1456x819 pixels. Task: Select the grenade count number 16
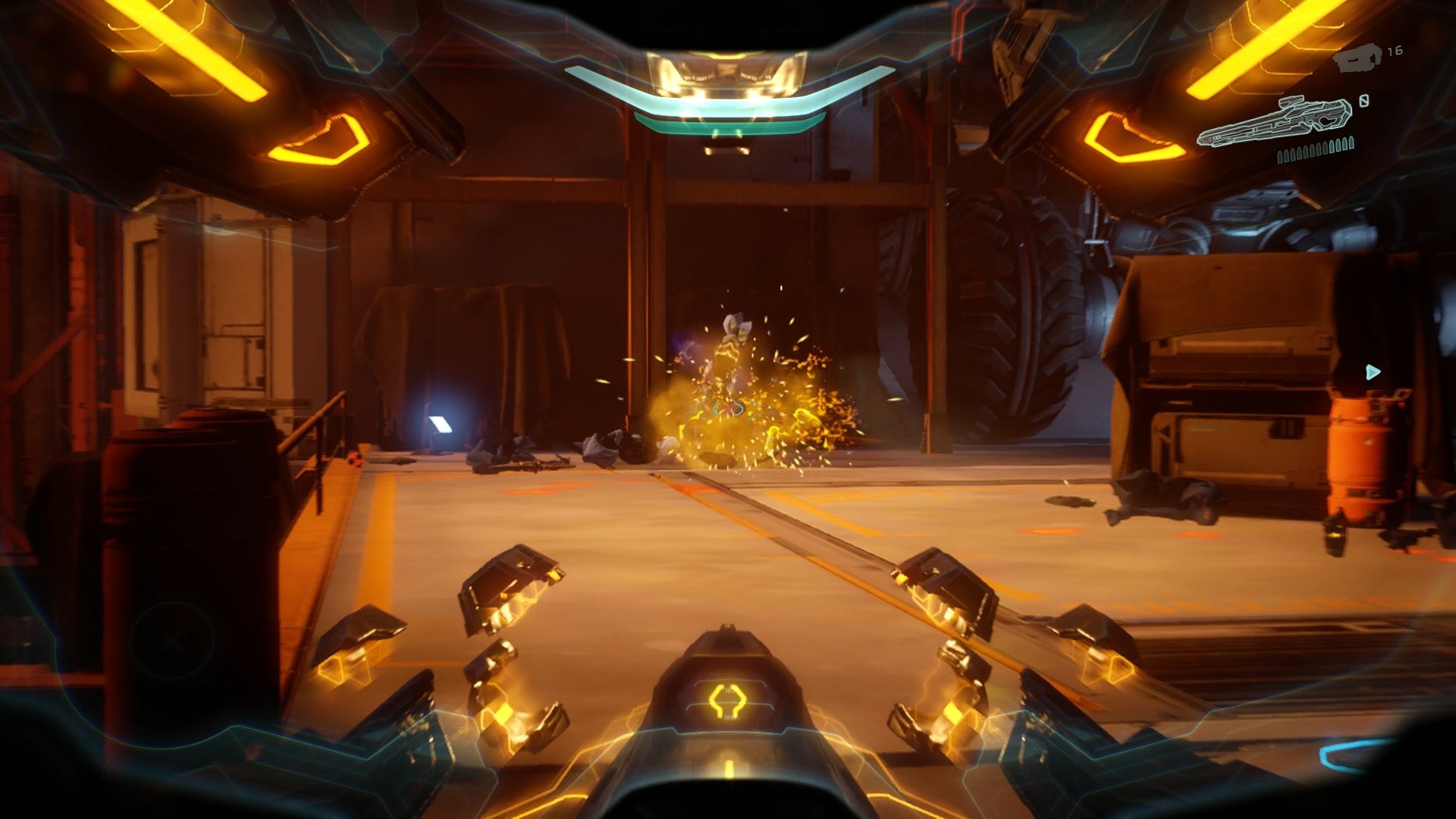1394,53
